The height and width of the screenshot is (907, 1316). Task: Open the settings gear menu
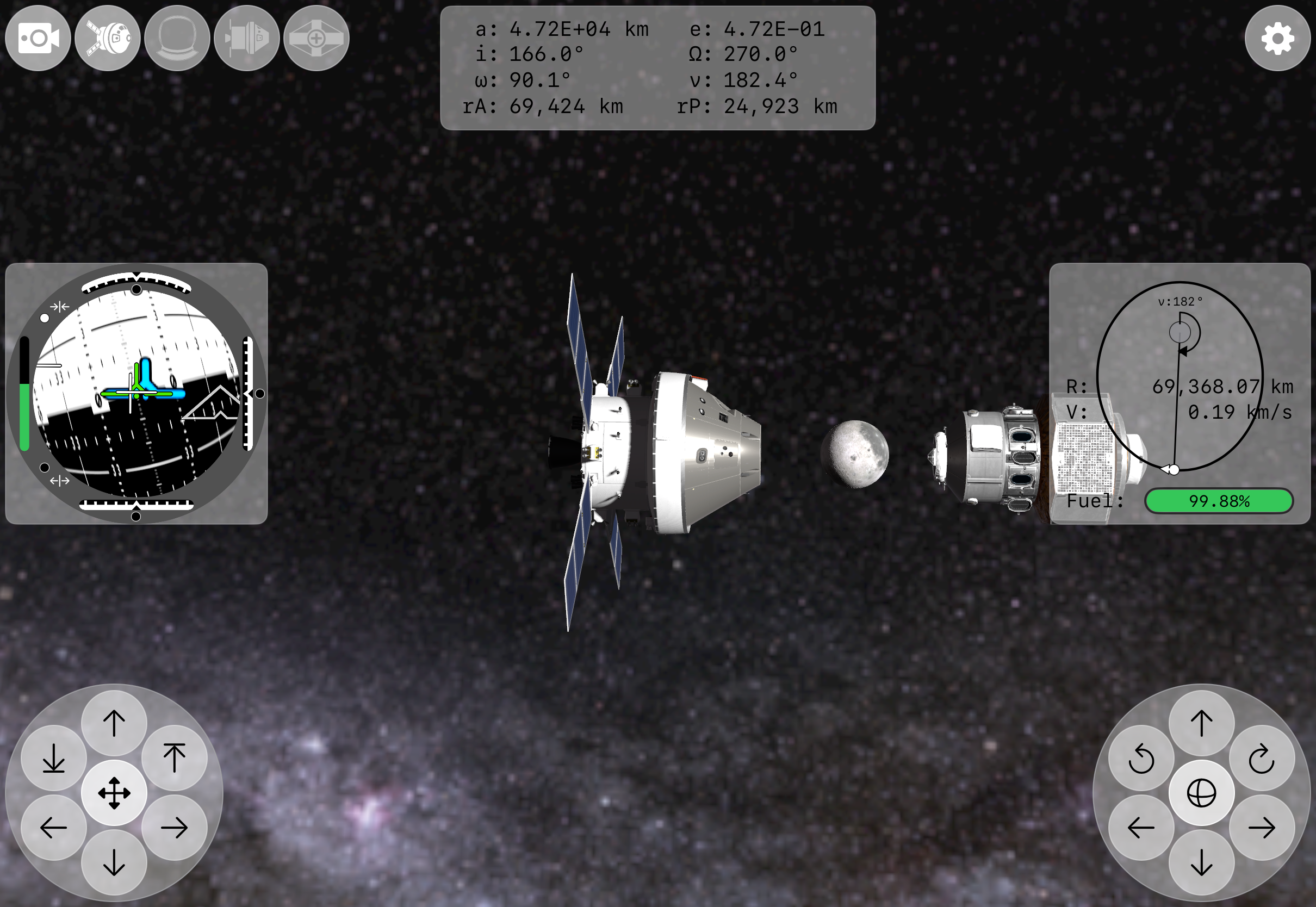pos(1277,39)
